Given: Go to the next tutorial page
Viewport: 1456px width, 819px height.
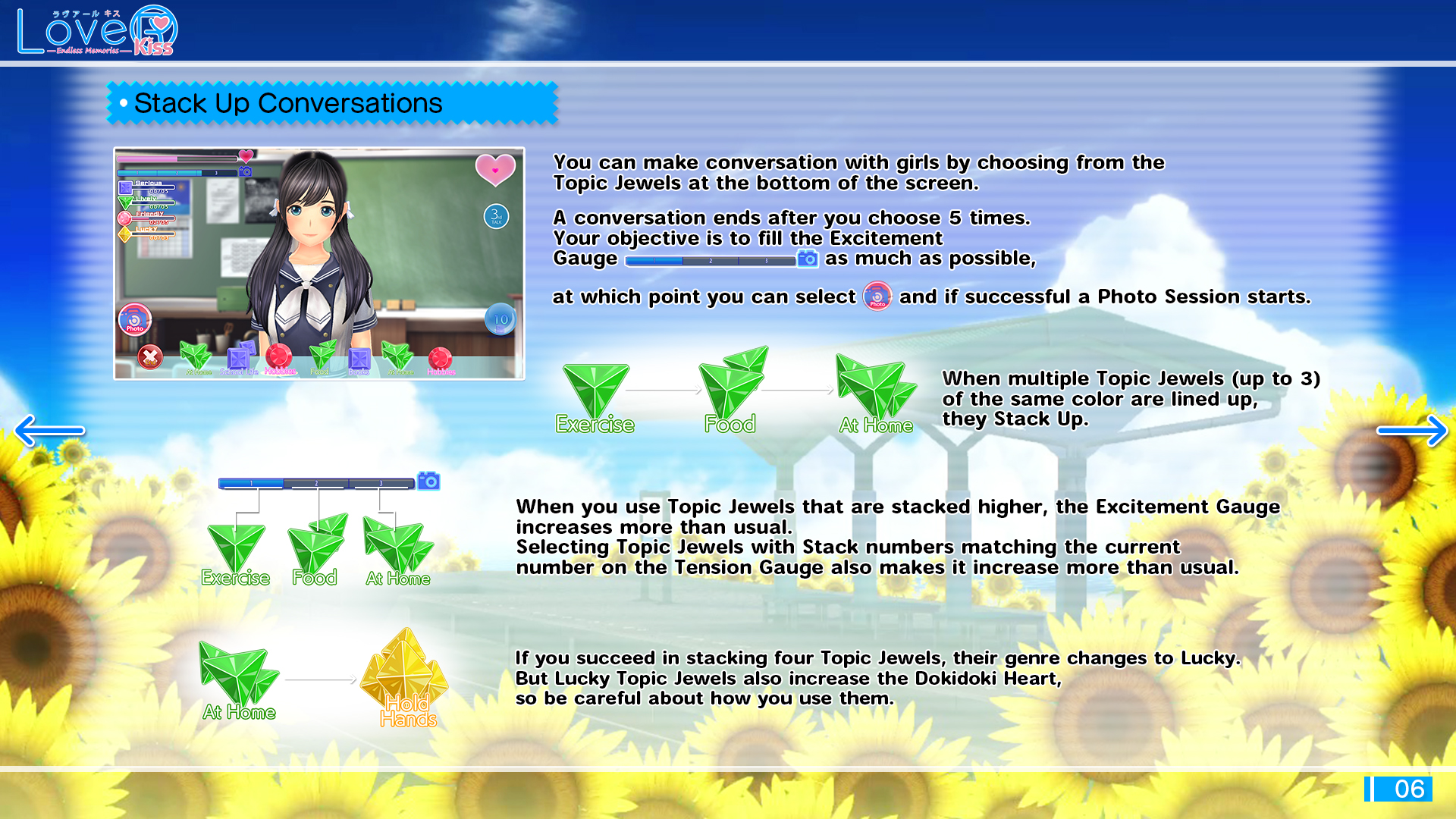Looking at the screenshot, I should 1412,431.
